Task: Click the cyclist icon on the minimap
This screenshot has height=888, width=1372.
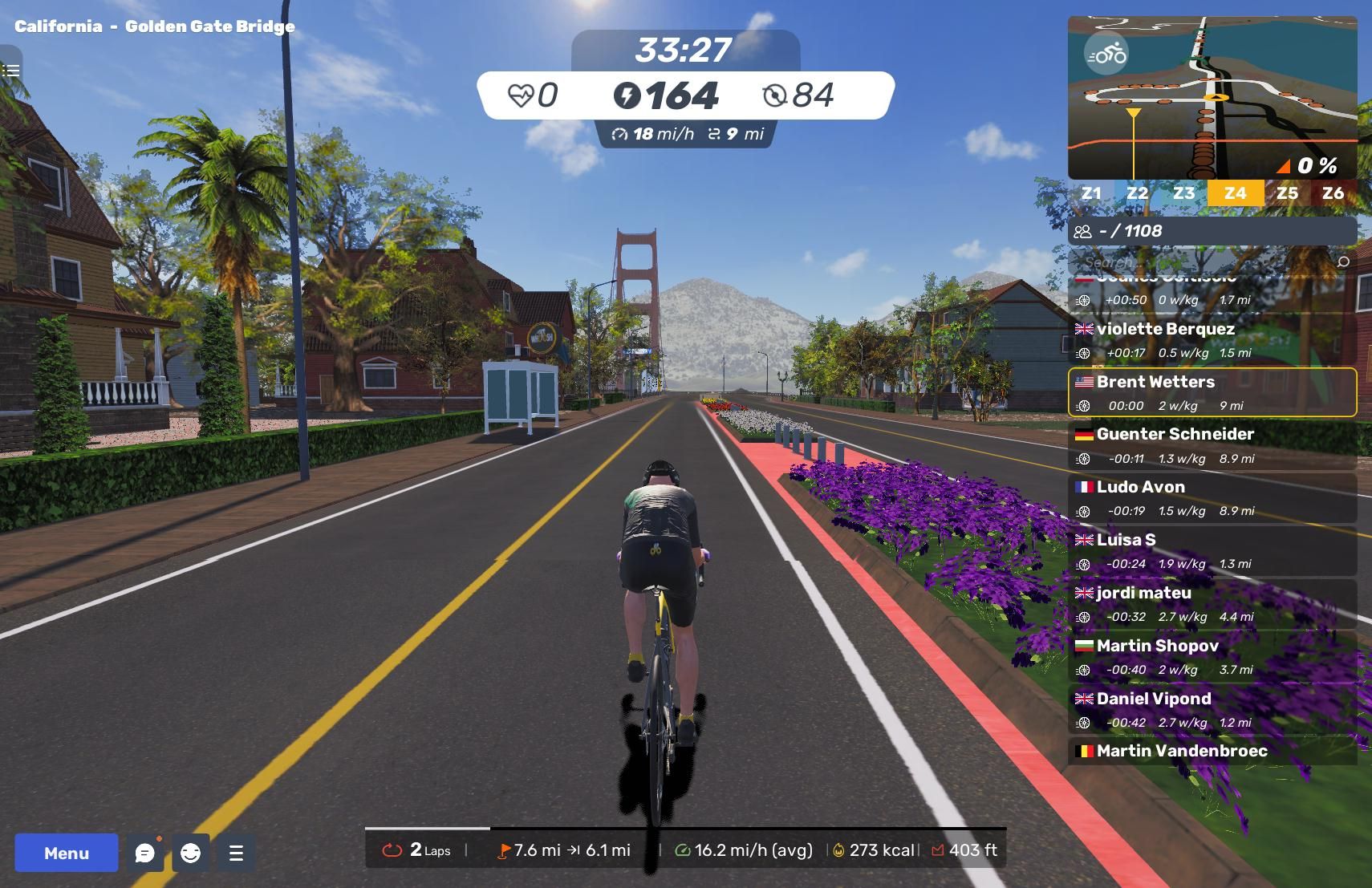Action: (x=1106, y=55)
